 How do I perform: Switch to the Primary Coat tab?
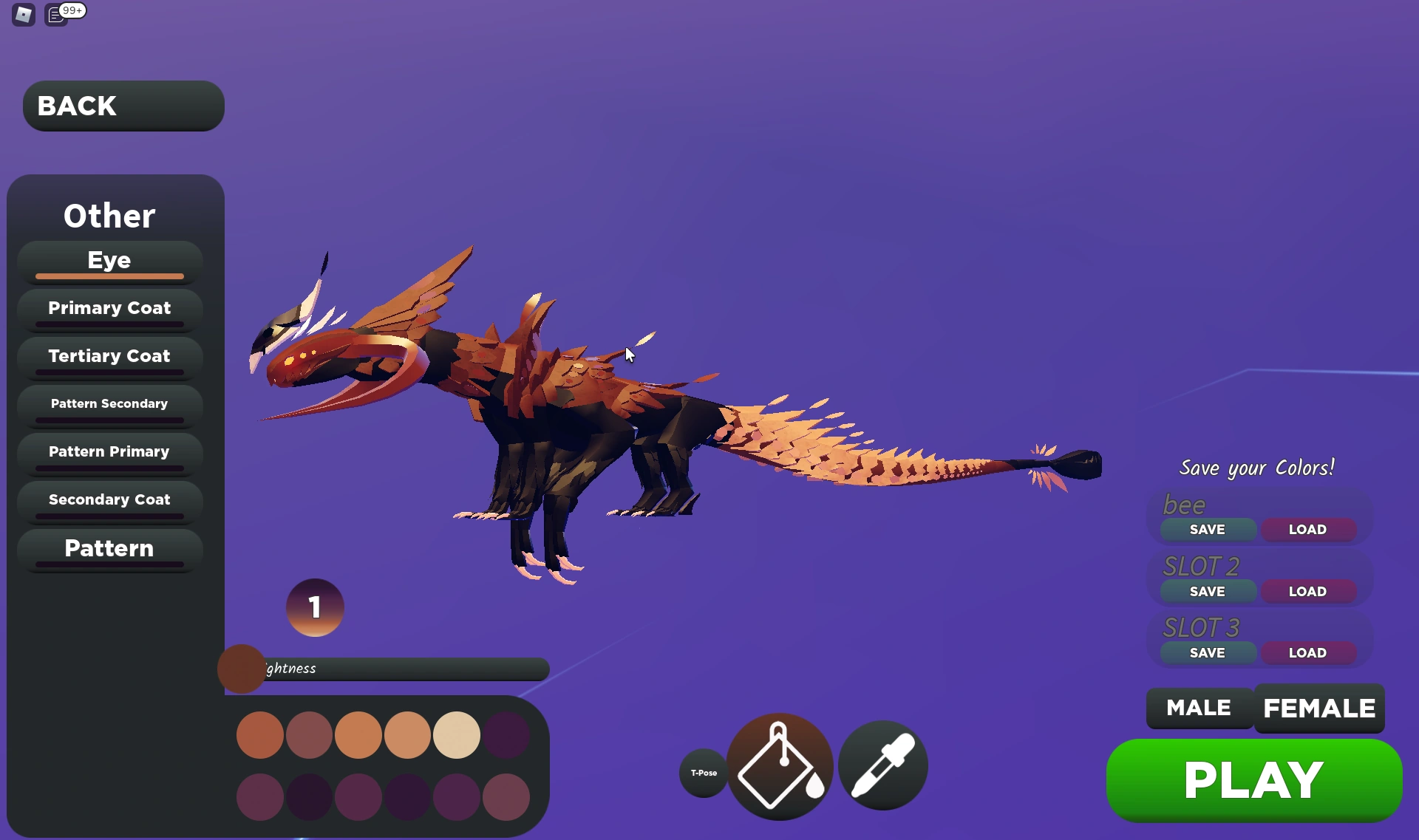[109, 308]
